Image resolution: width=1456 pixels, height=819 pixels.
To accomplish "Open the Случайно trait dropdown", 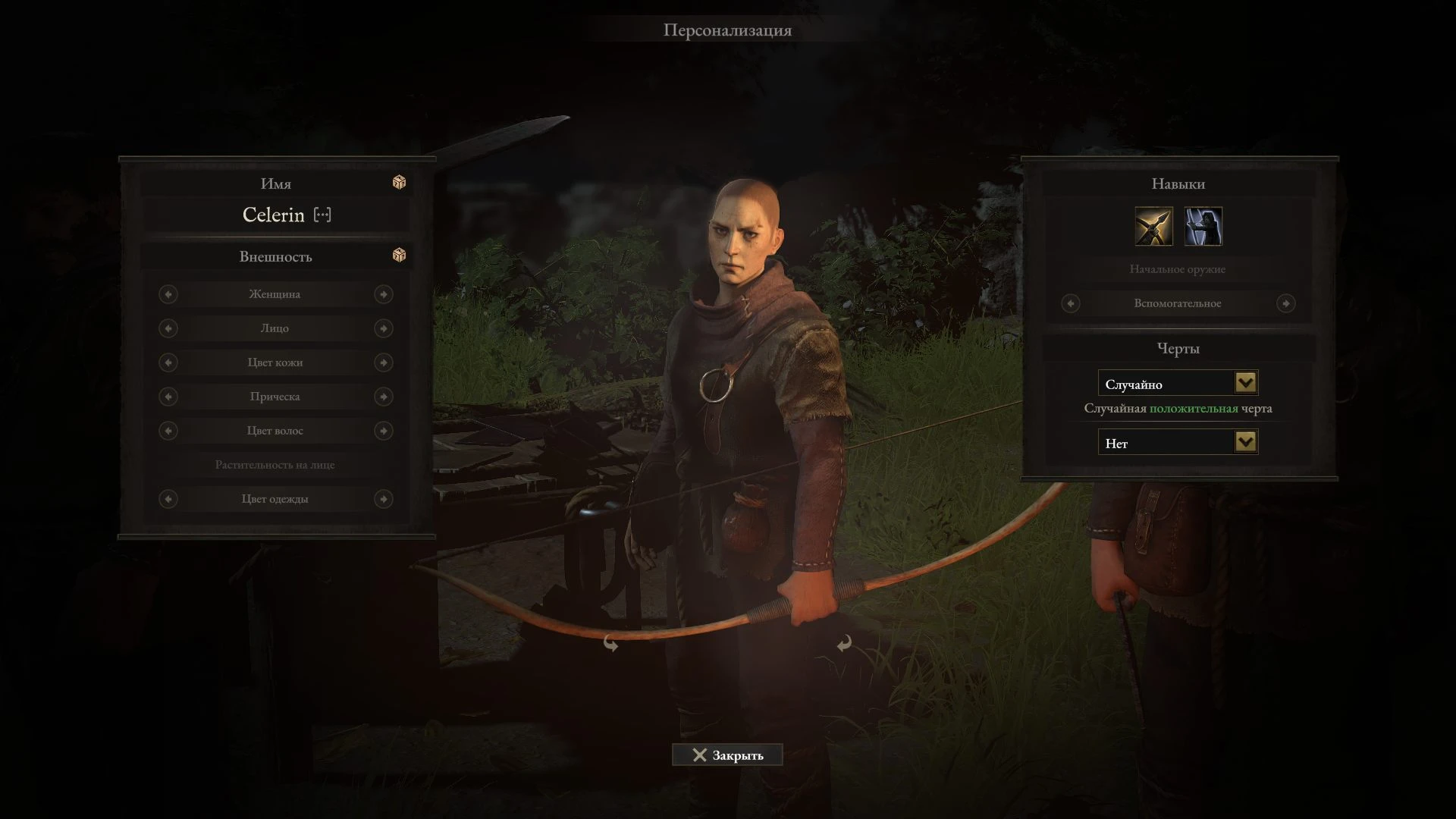I will pos(1245,383).
